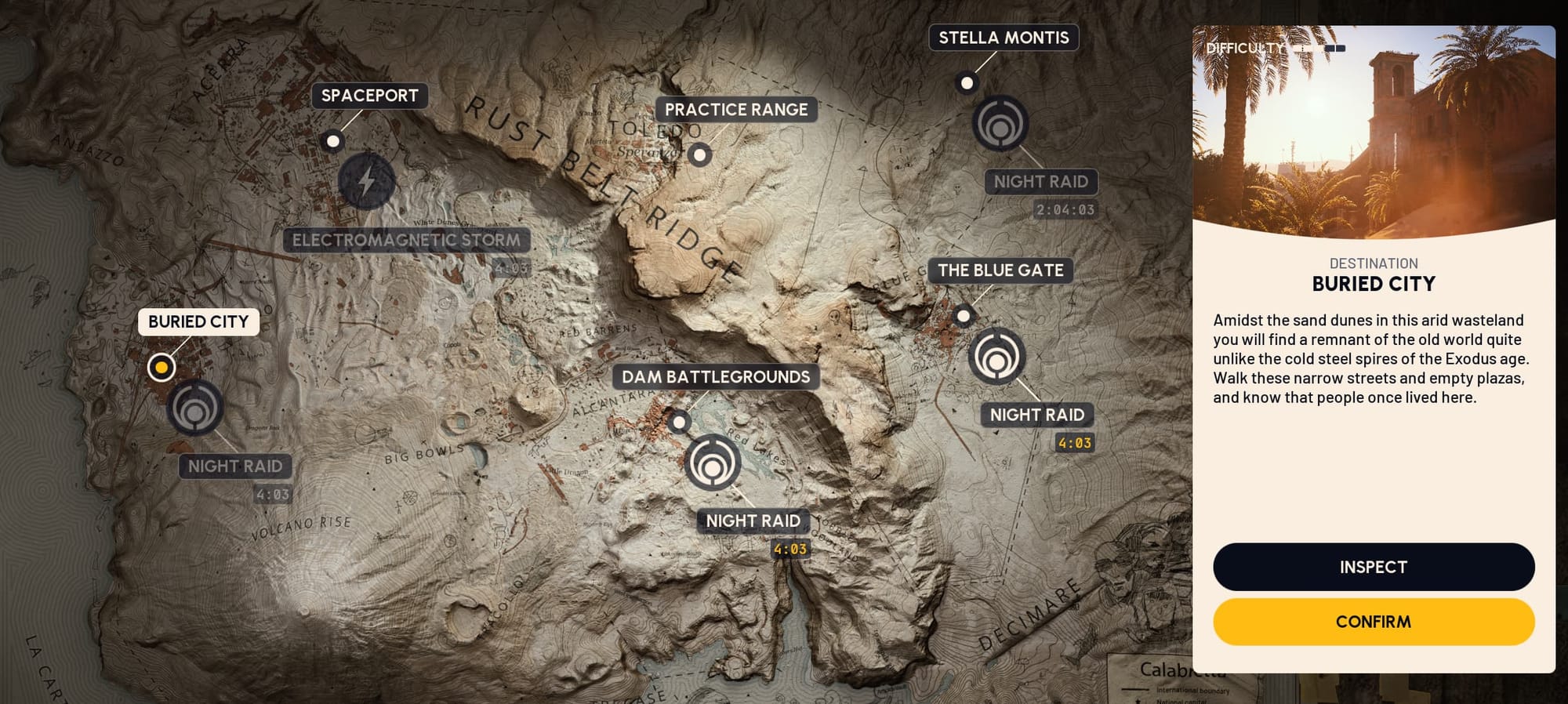Select Stella Montis Night Raid icon
The width and height of the screenshot is (1568, 704).
[1000, 124]
